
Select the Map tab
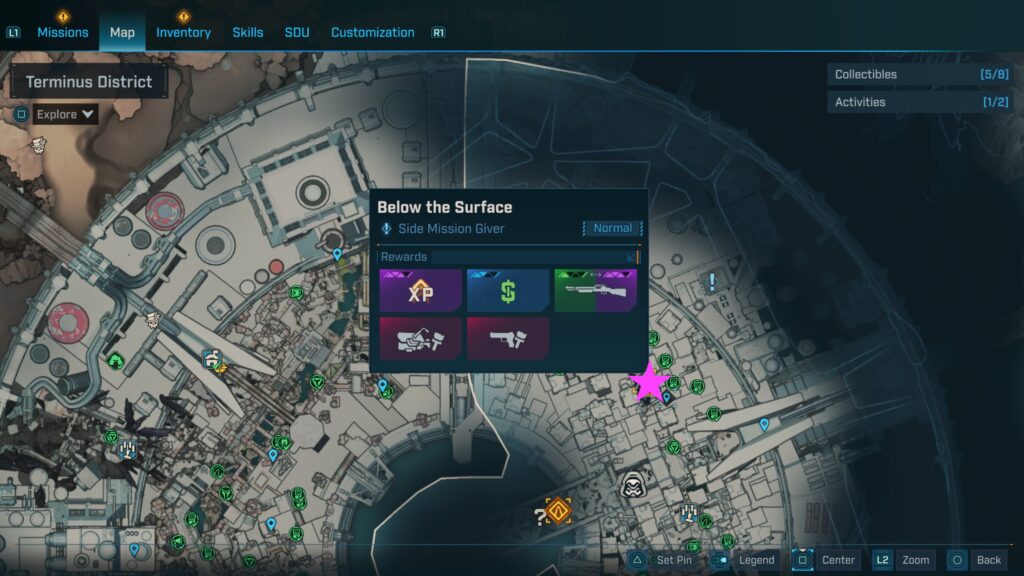pyautogui.click(x=122, y=32)
